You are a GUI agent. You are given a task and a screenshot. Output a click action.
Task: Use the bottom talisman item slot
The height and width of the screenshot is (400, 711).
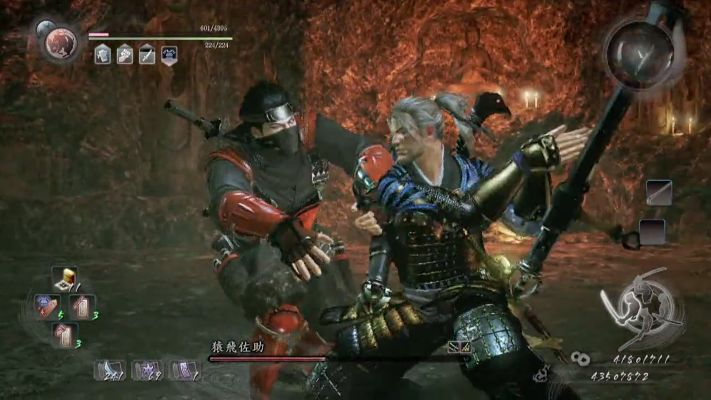coord(64,333)
